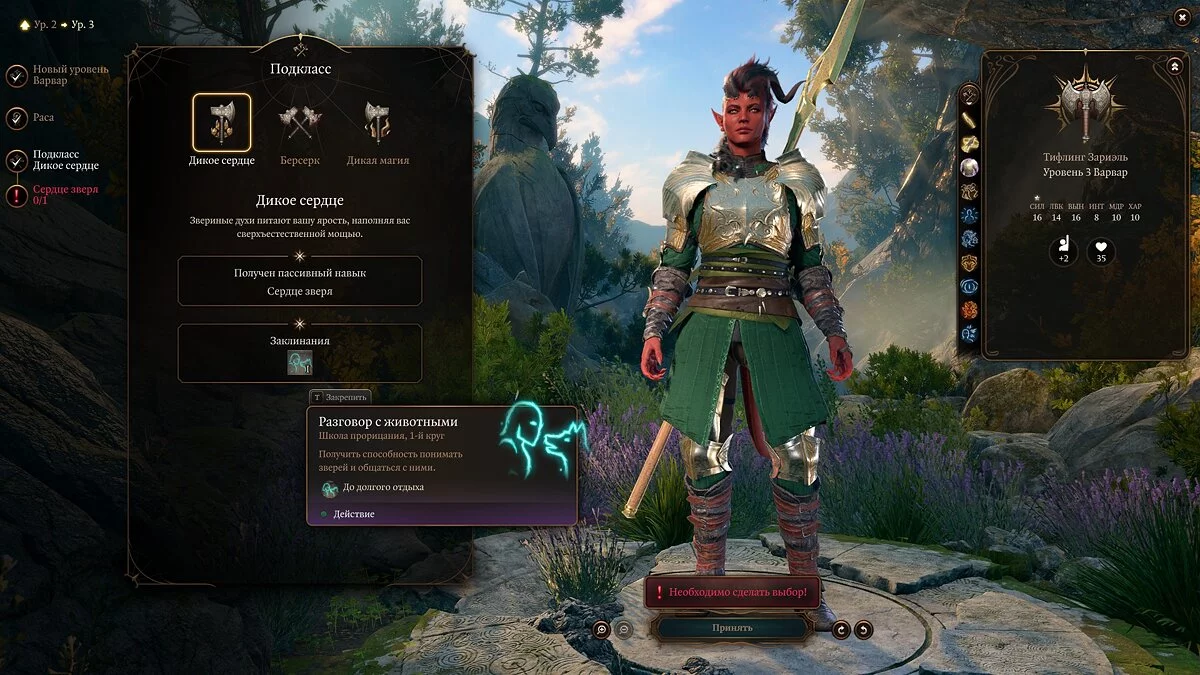Click the hit points heart icon
The height and width of the screenshot is (675, 1200).
point(1102,250)
